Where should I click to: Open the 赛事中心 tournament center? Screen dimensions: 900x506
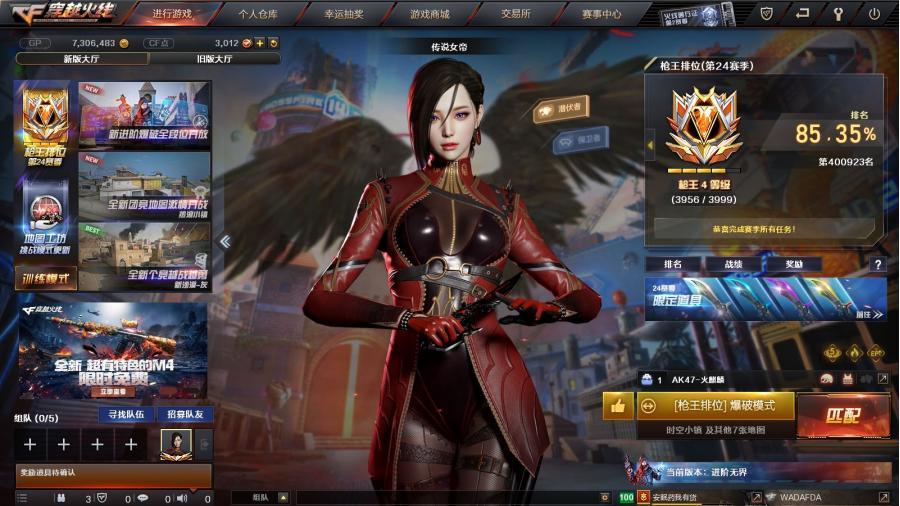click(601, 14)
